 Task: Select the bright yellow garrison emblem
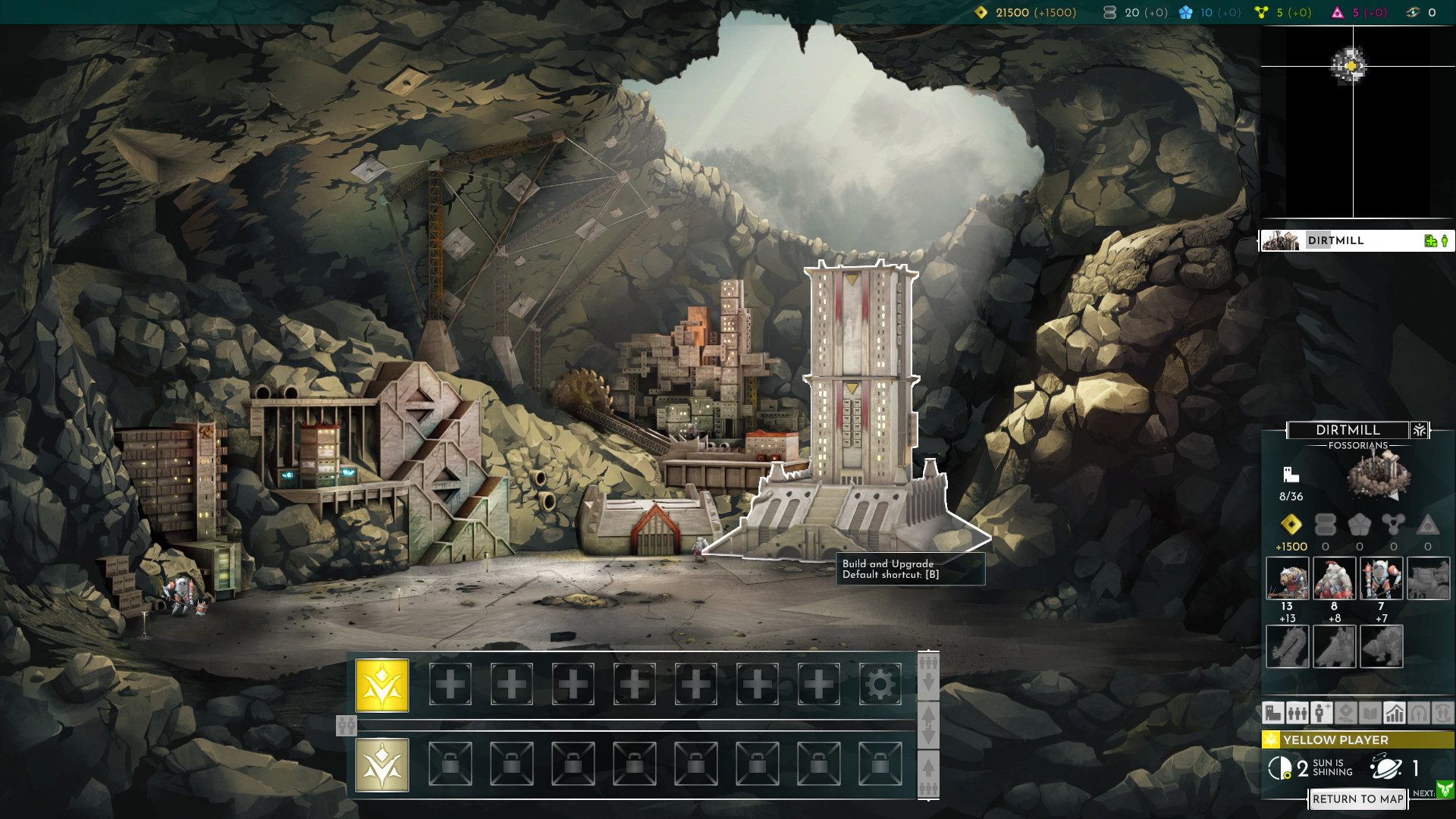pos(382,685)
